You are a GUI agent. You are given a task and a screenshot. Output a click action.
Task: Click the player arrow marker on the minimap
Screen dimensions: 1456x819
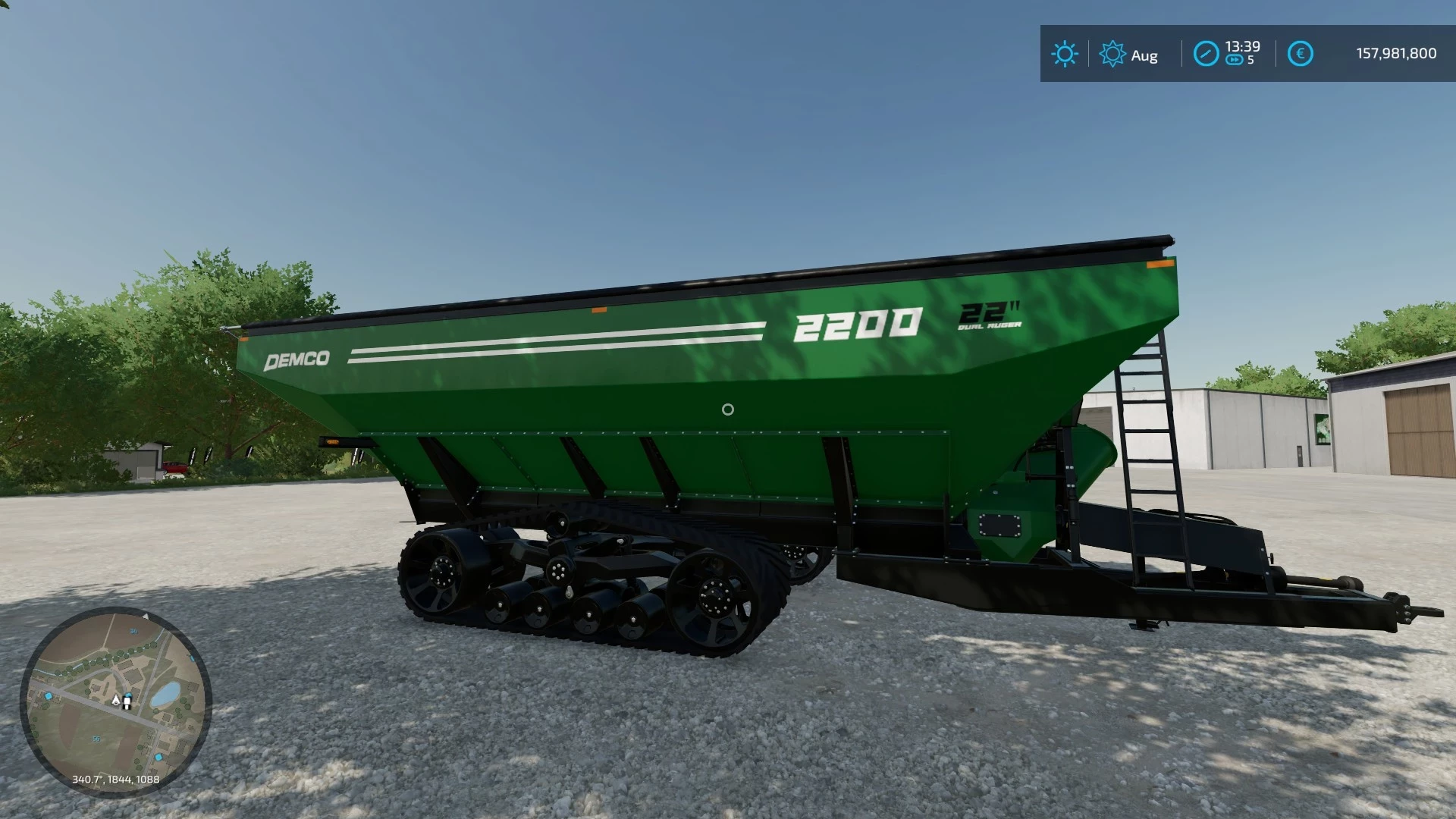116,701
